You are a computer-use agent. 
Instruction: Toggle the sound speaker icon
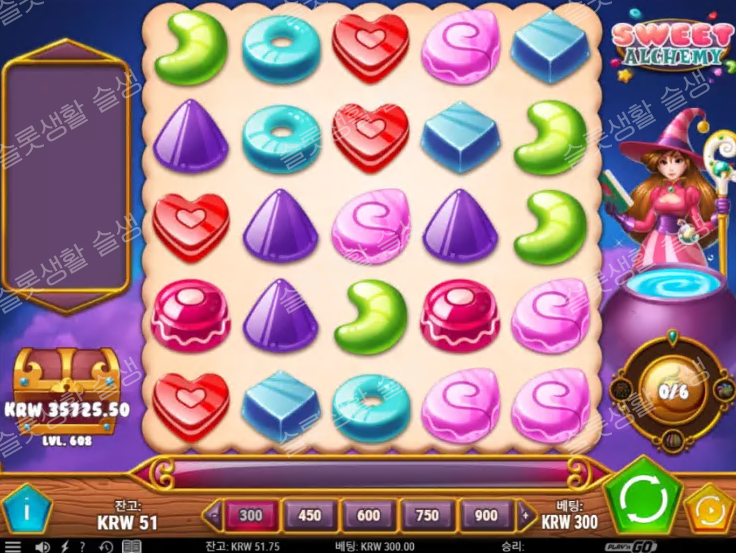[x=42, y=547]
